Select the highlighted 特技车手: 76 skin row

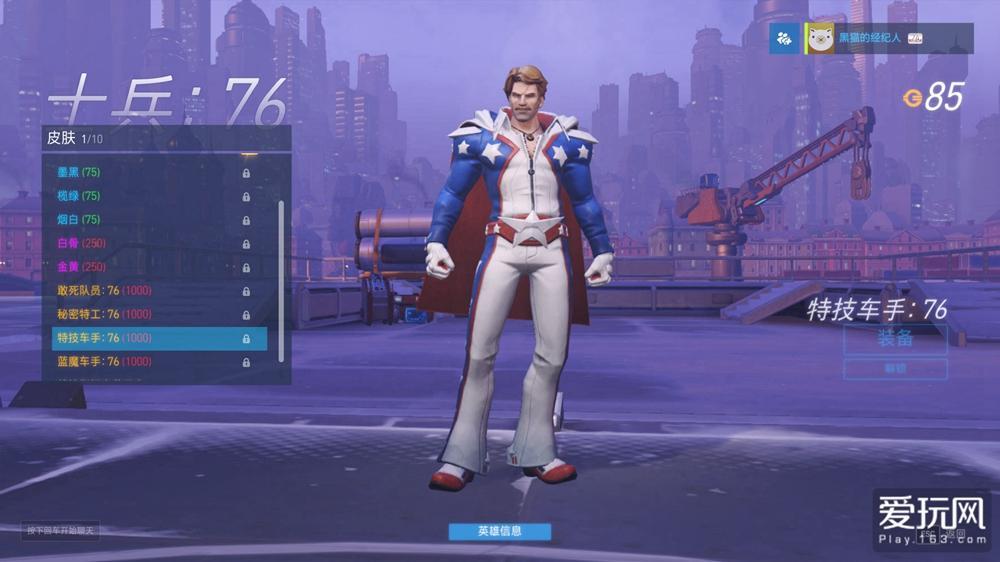pos(150,338)
